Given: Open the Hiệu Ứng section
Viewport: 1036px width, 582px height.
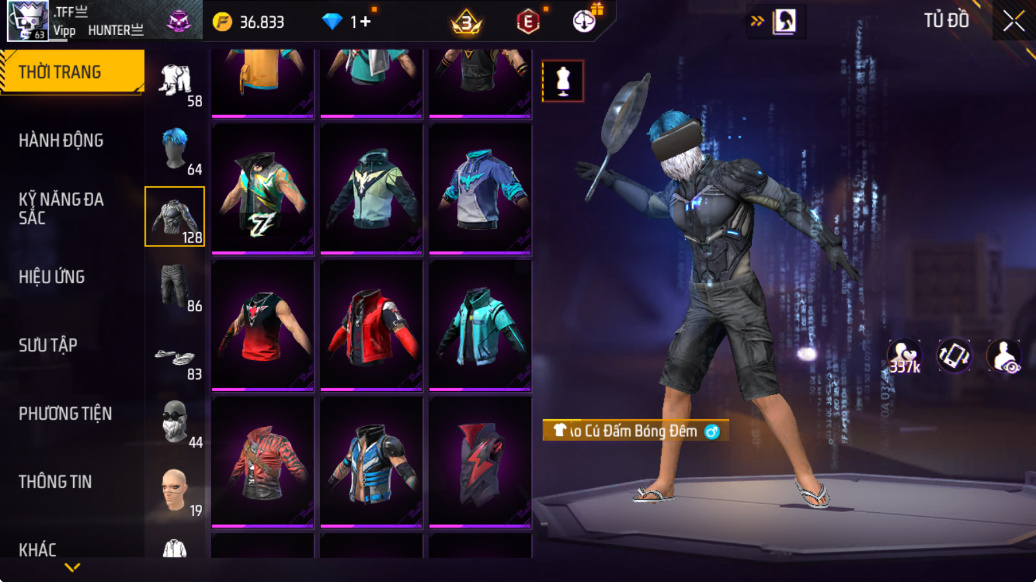Looking at the screenshot, I should click(x=52, y=277).
